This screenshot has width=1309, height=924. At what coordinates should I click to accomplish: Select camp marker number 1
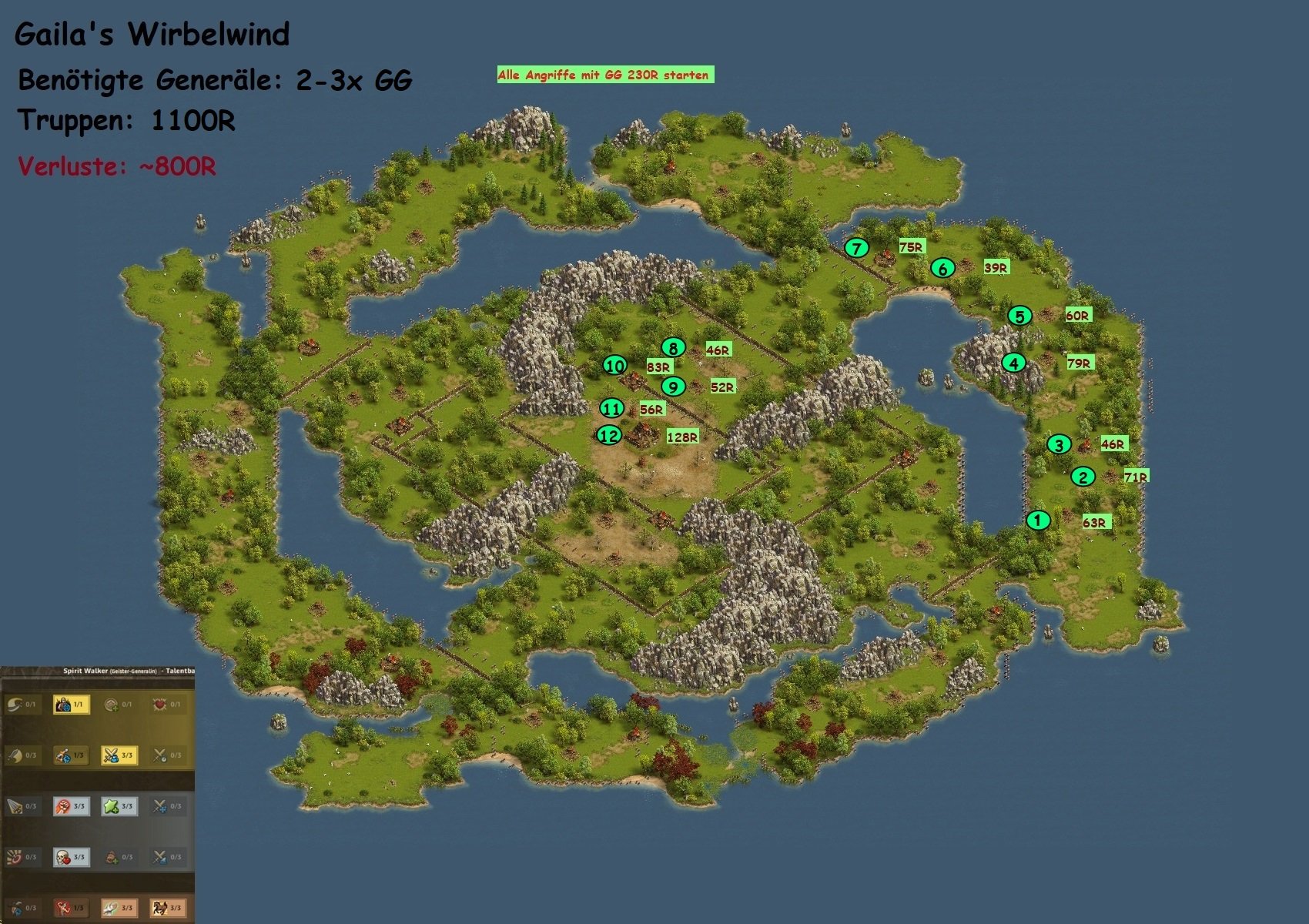pos(1037,521)
